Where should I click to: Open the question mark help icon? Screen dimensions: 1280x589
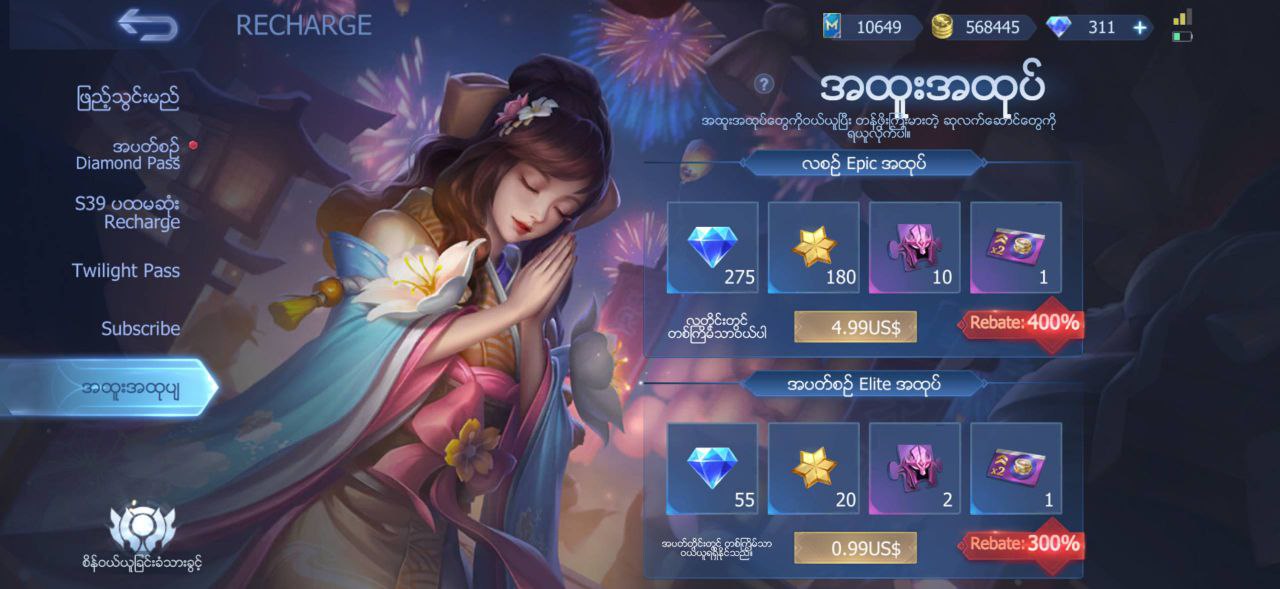click(x=764, y=84)
